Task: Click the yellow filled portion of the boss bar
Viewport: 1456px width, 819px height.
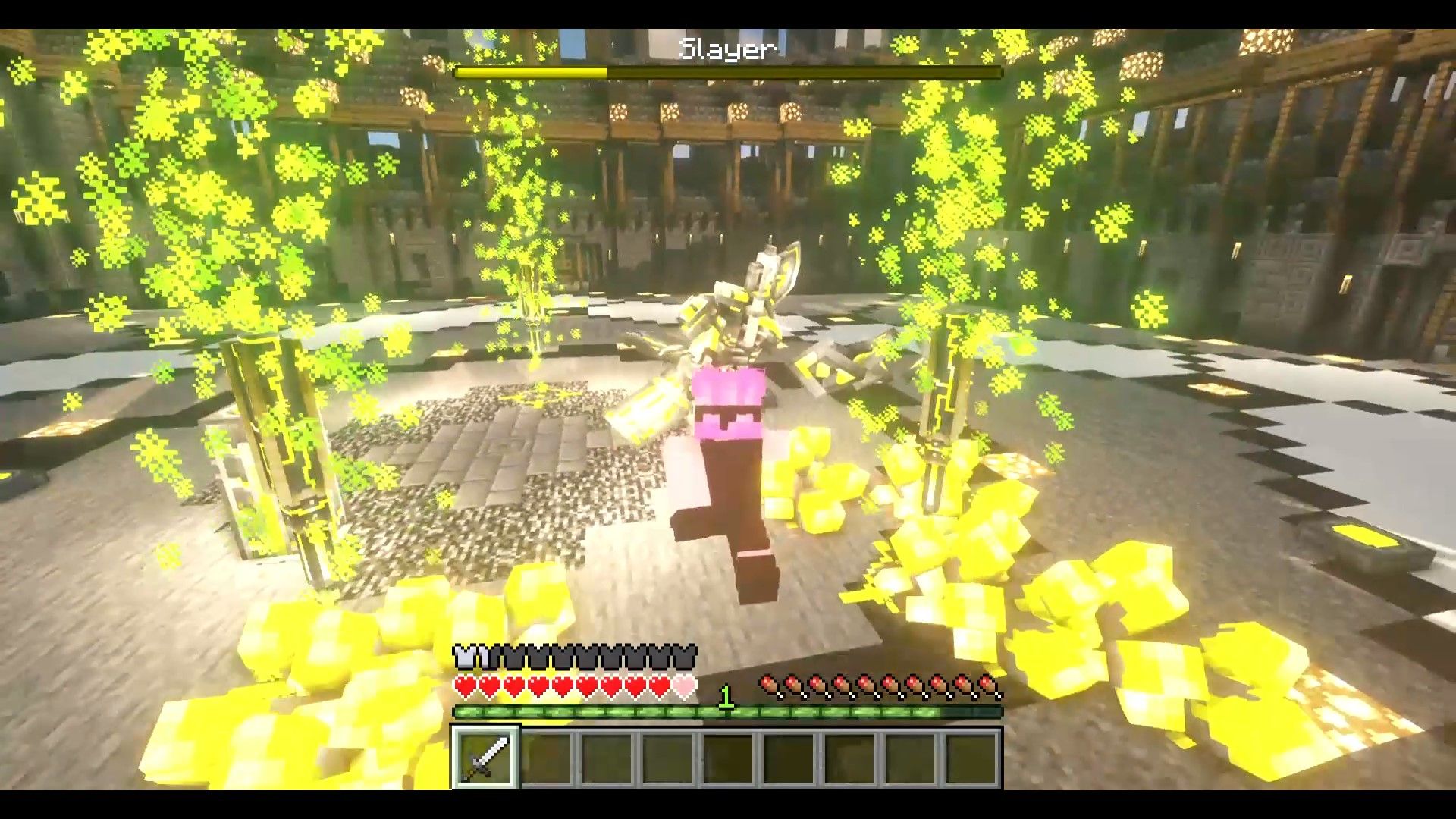Action: pos(531,72)
